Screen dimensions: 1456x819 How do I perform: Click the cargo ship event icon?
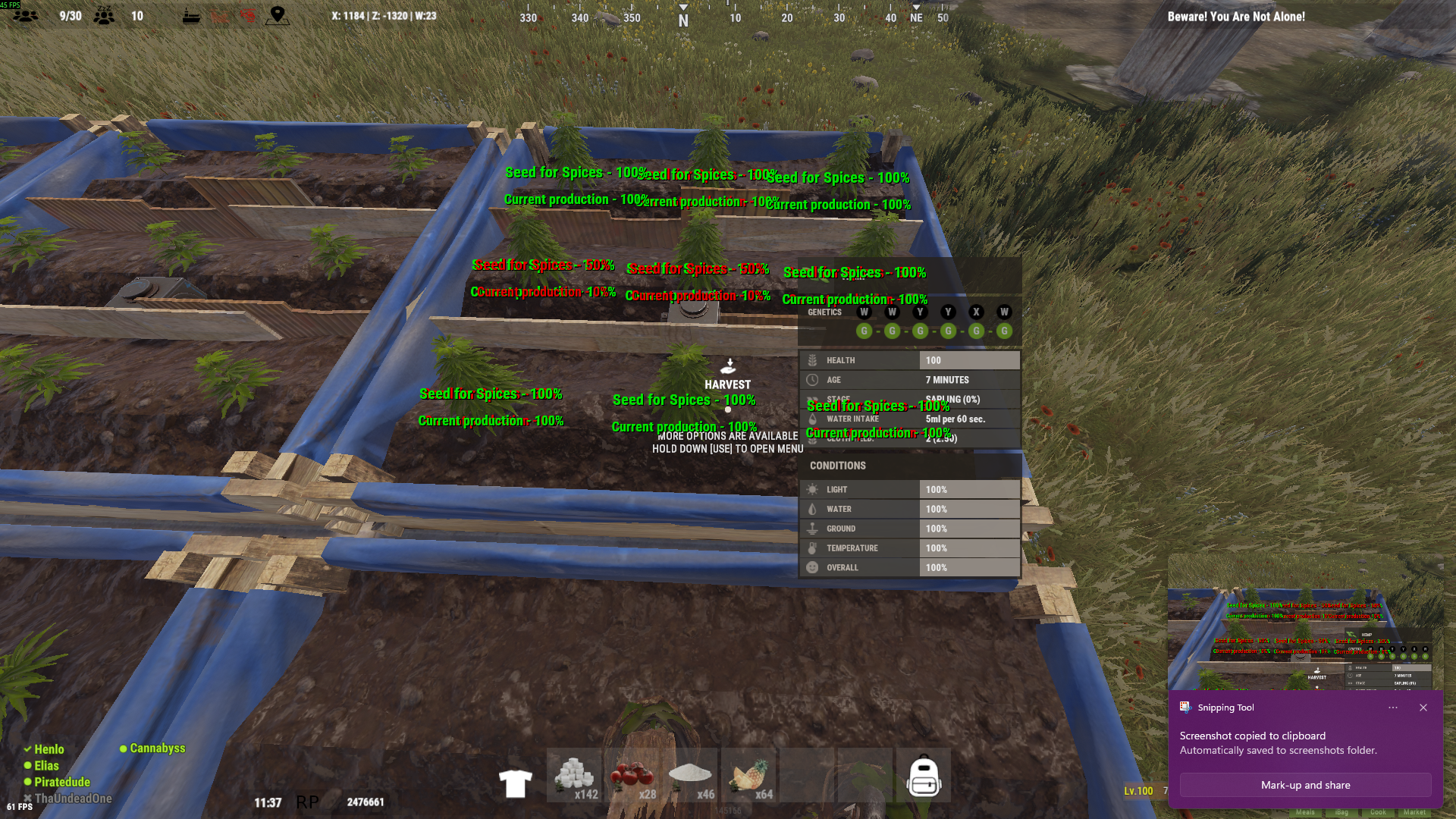[x=192, y=14]
